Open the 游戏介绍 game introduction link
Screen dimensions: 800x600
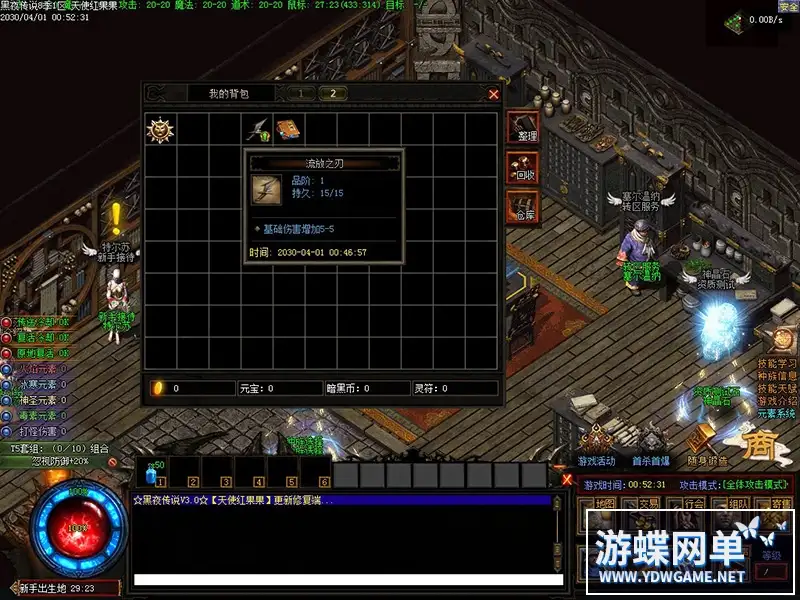[777, 401]
